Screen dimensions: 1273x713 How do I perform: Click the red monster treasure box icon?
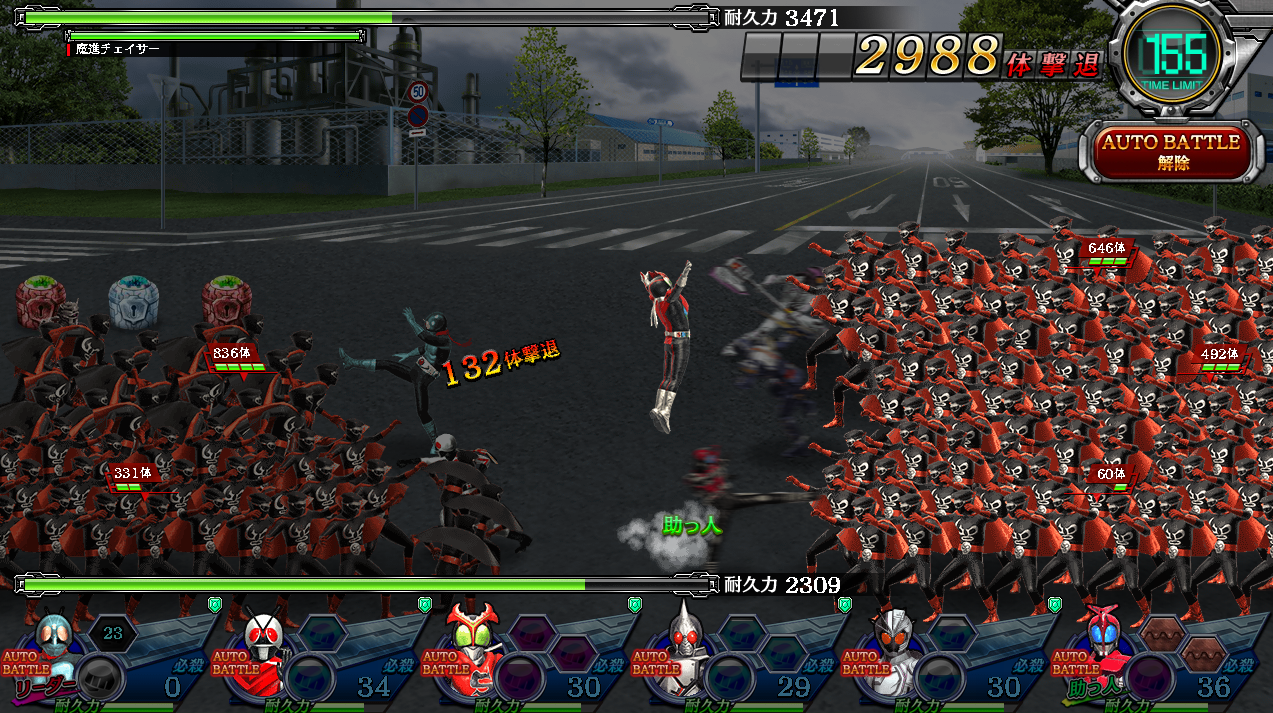click(x=227, y=301)
